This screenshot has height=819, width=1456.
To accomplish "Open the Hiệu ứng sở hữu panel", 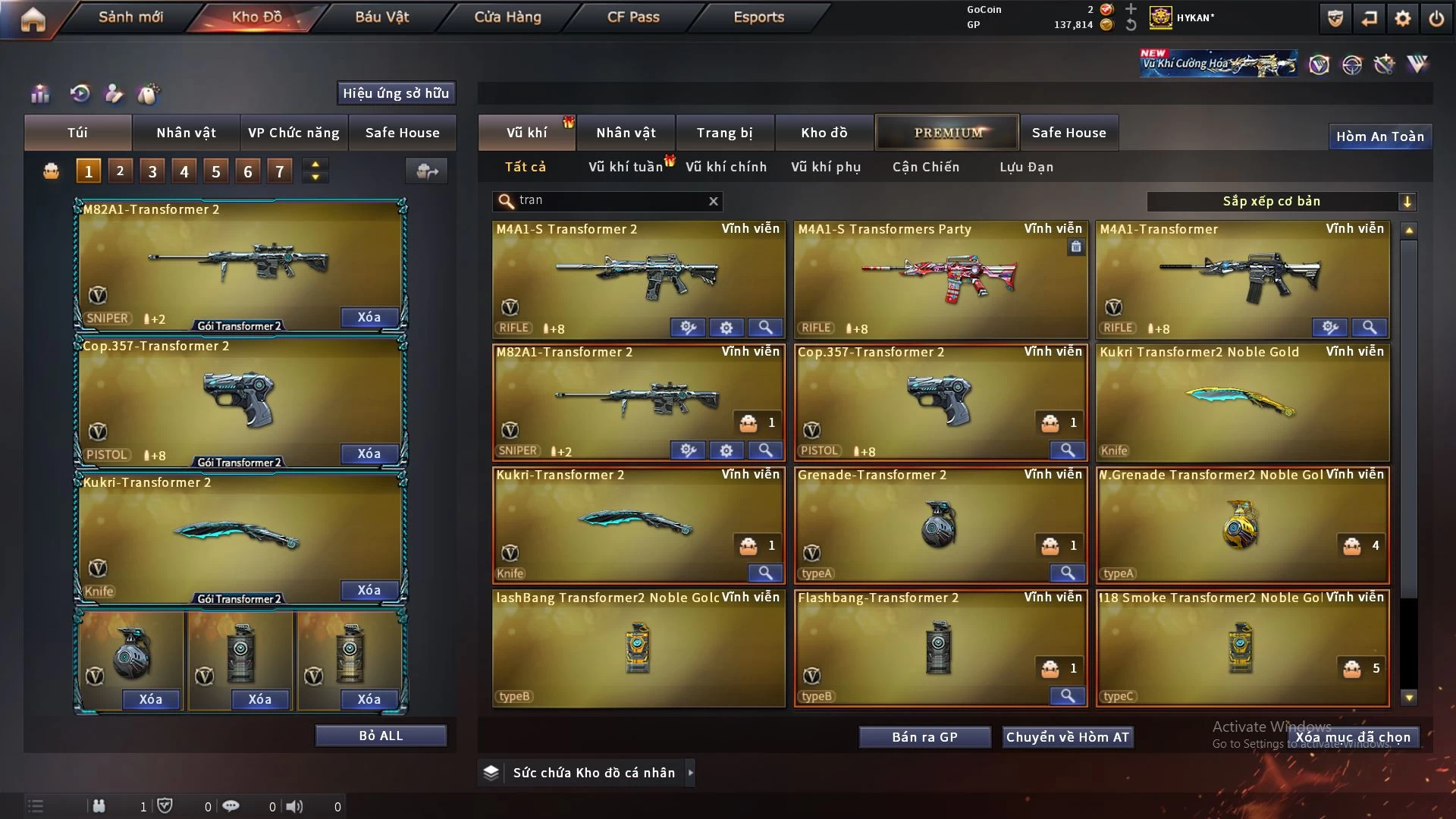I will 396,93.
